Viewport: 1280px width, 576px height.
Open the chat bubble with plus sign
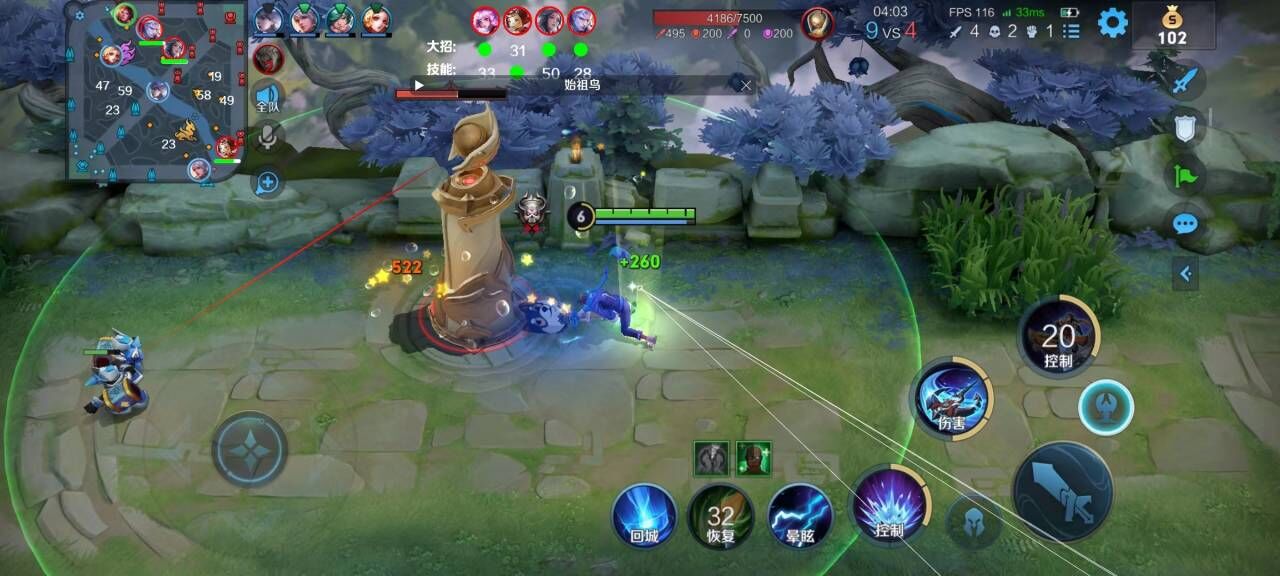(267, 182)
